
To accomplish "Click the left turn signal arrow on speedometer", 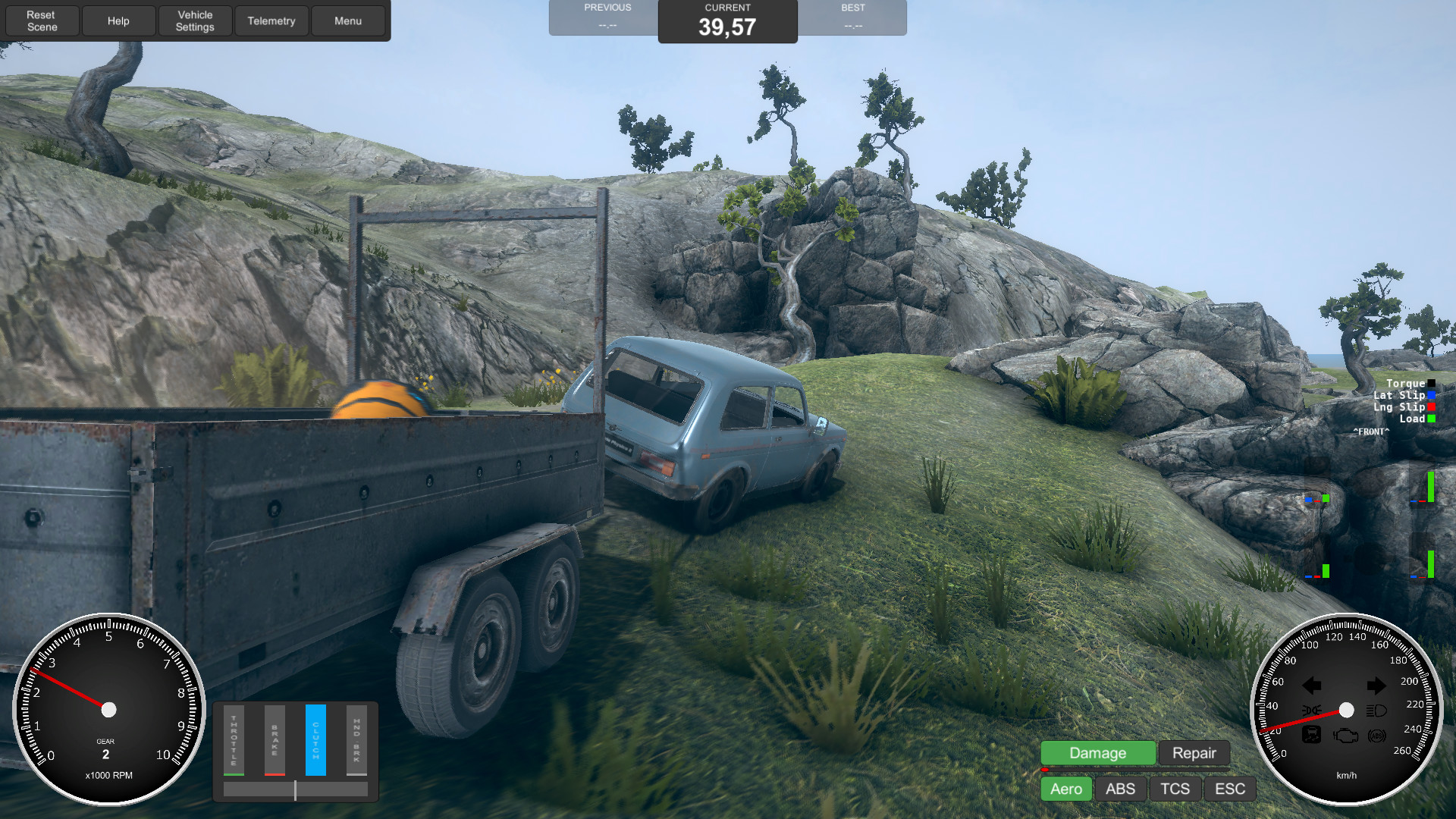I will tap(1312, 684).
